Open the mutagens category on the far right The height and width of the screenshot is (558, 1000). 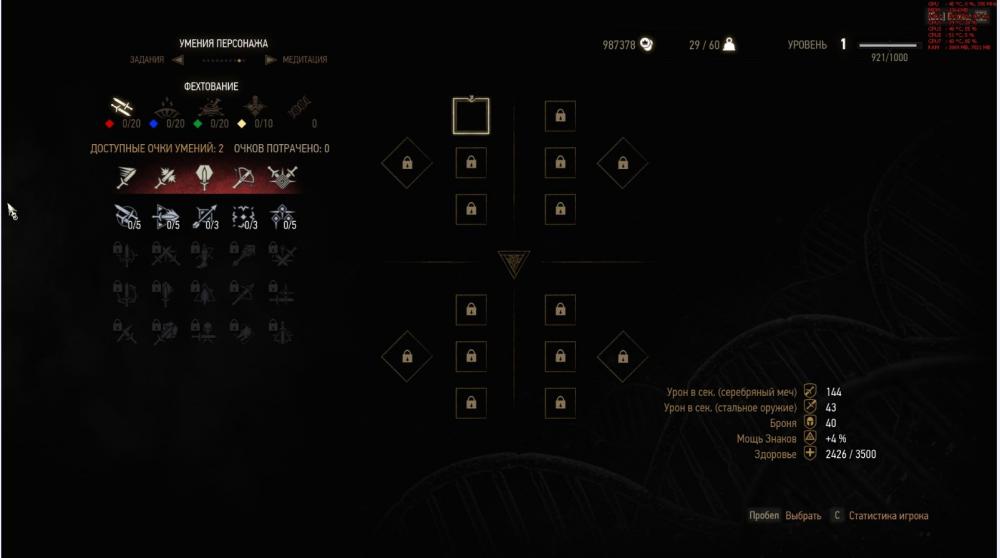coord(299,107)
